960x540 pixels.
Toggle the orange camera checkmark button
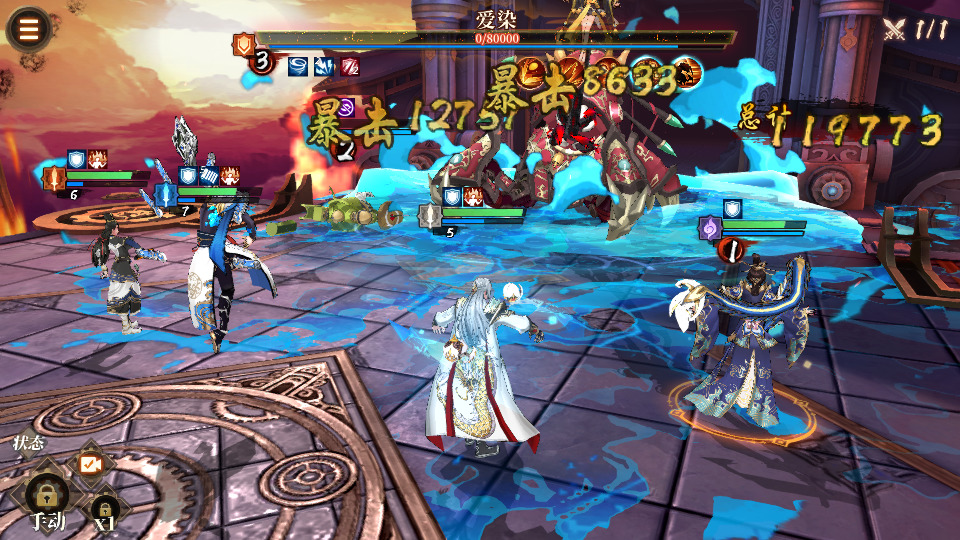(x=91, y=464)
